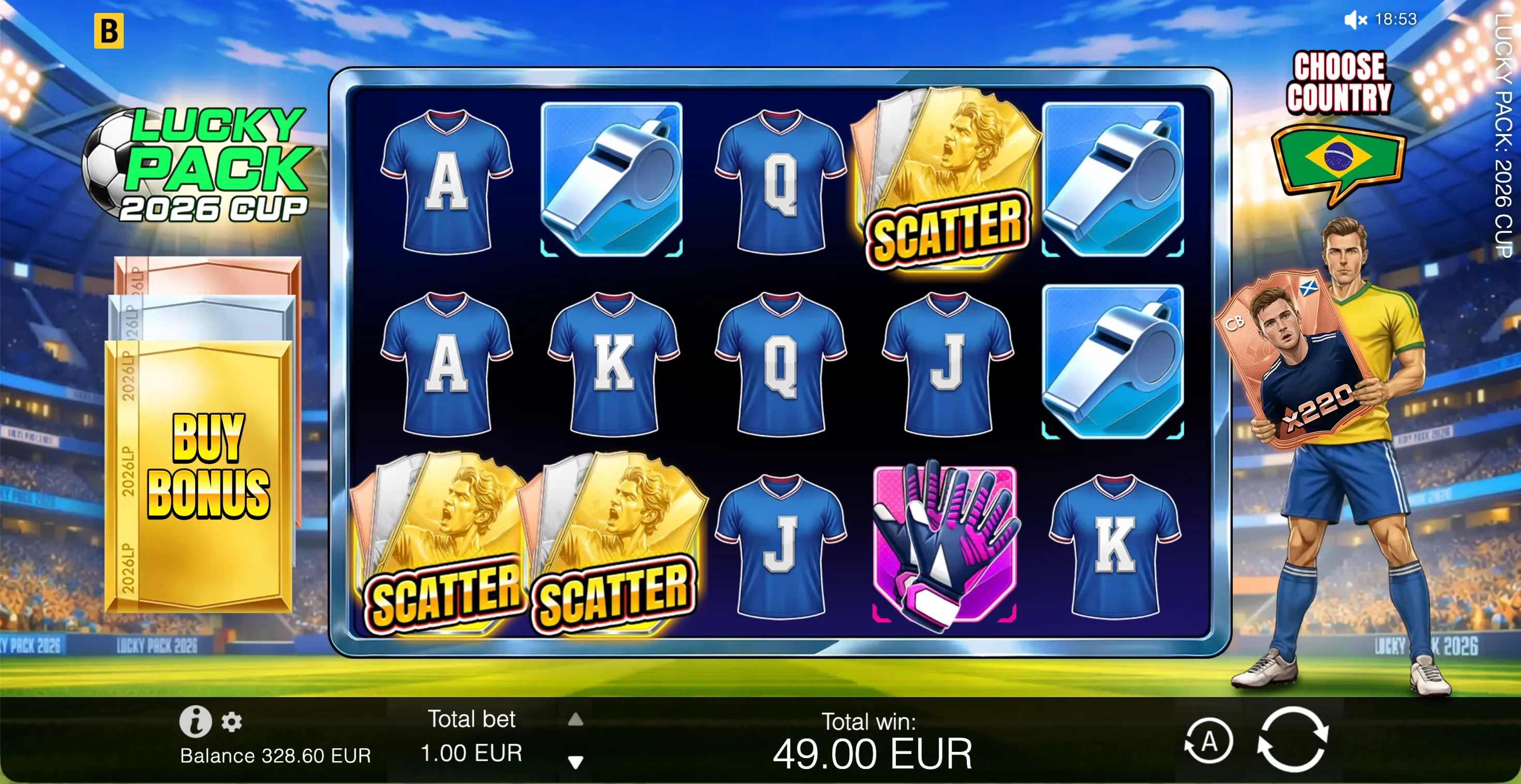Click the Lucky Pack 2026 Cup logo
The width and height of the screenshot is (1521, 784).
(201, 171)
